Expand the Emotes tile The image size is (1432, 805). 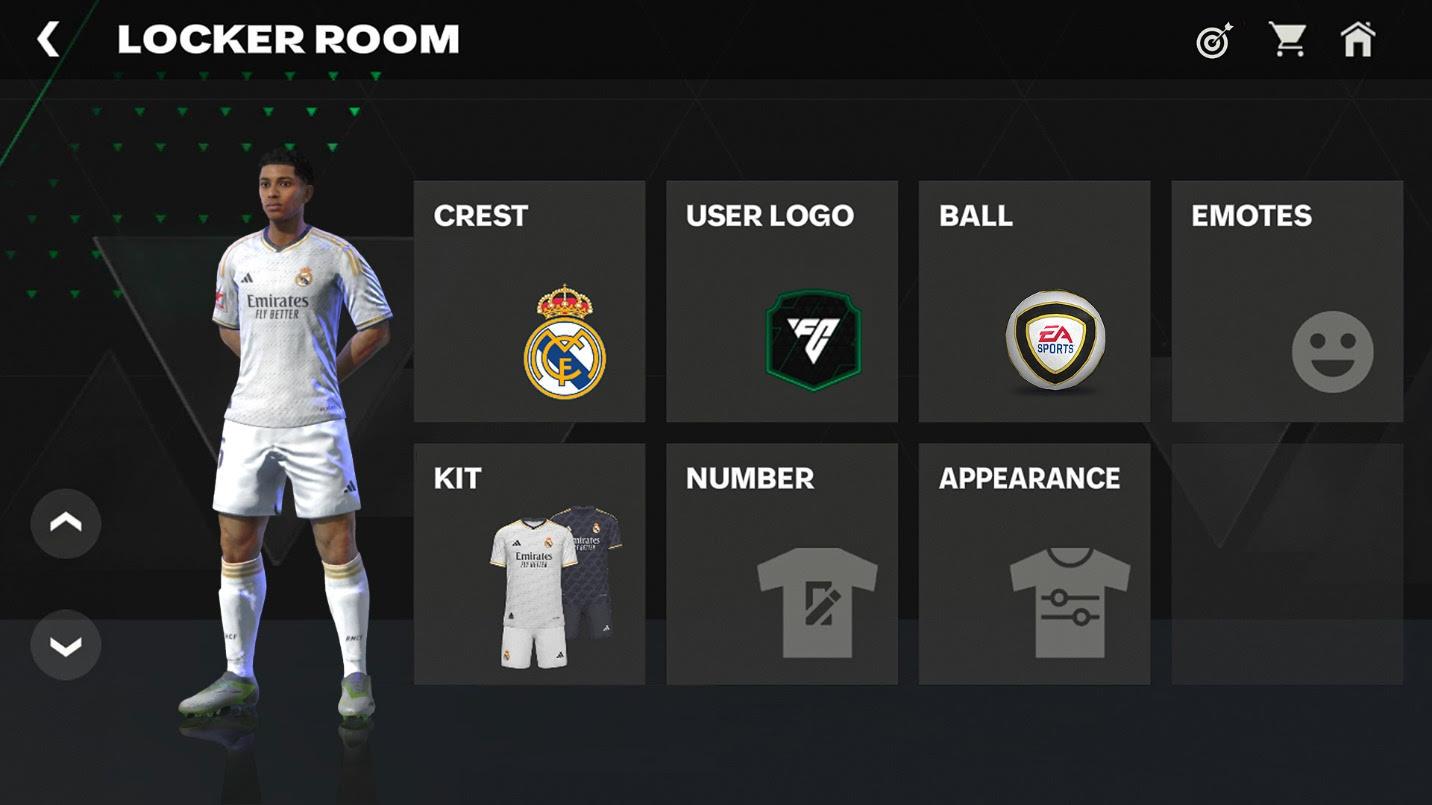click(x=1286, y=300)
